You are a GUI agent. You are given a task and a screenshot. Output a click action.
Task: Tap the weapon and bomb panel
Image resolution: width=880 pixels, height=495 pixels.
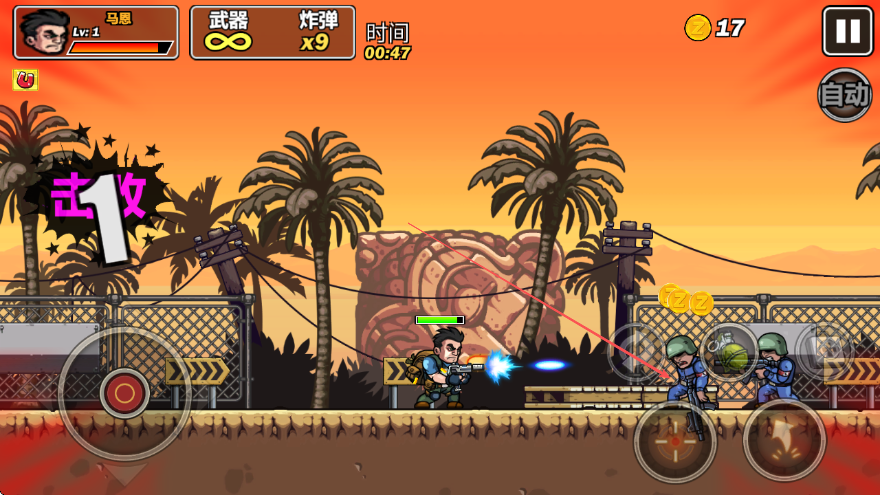point(272,32)
